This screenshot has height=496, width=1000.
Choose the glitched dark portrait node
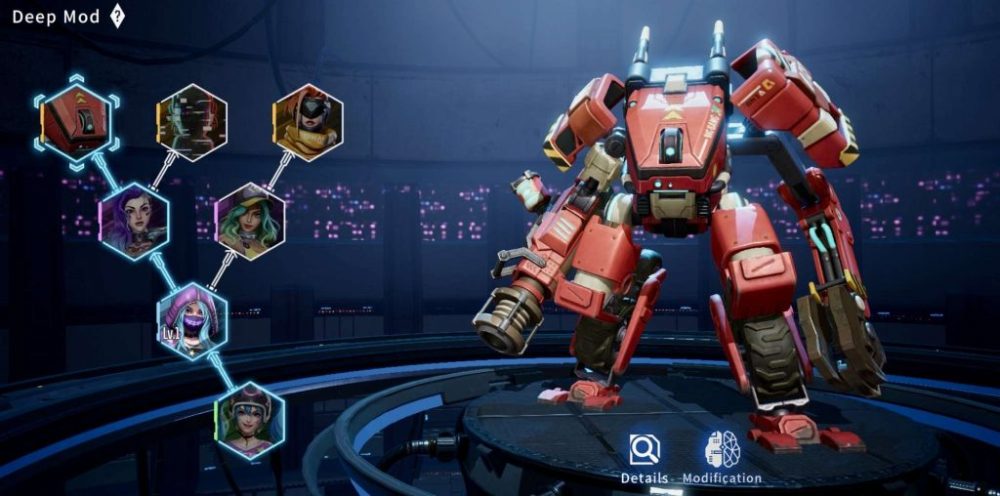pyautogui.click(x=191, y=123)
